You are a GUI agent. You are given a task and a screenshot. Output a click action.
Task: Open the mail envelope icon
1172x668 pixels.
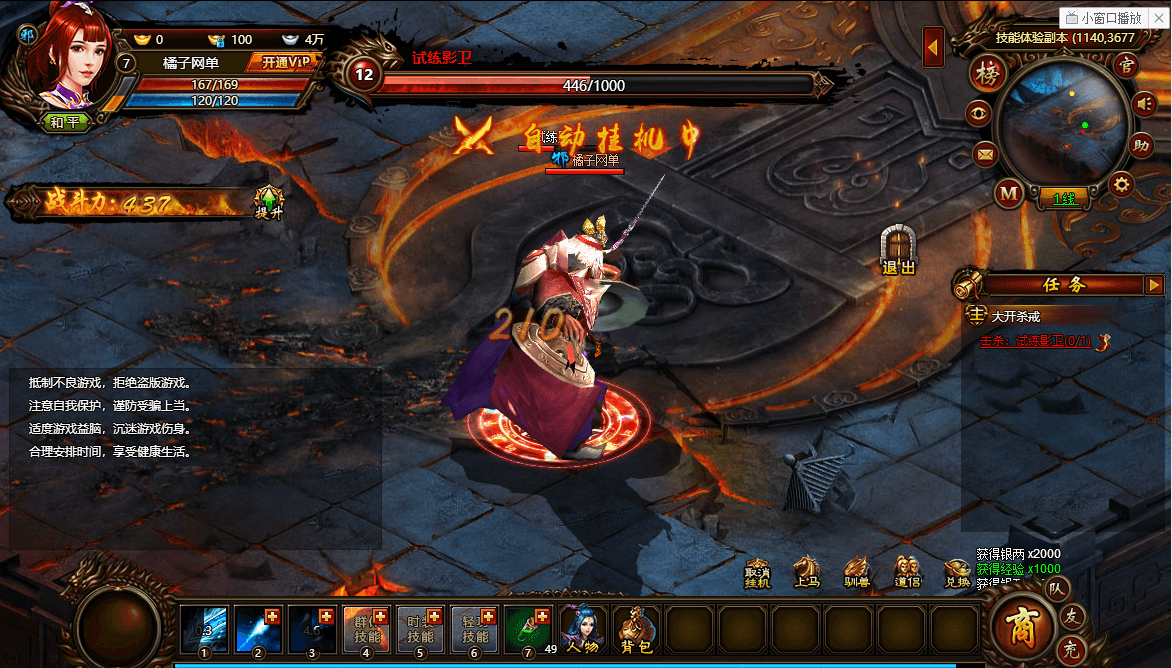[x=985, y=154]
